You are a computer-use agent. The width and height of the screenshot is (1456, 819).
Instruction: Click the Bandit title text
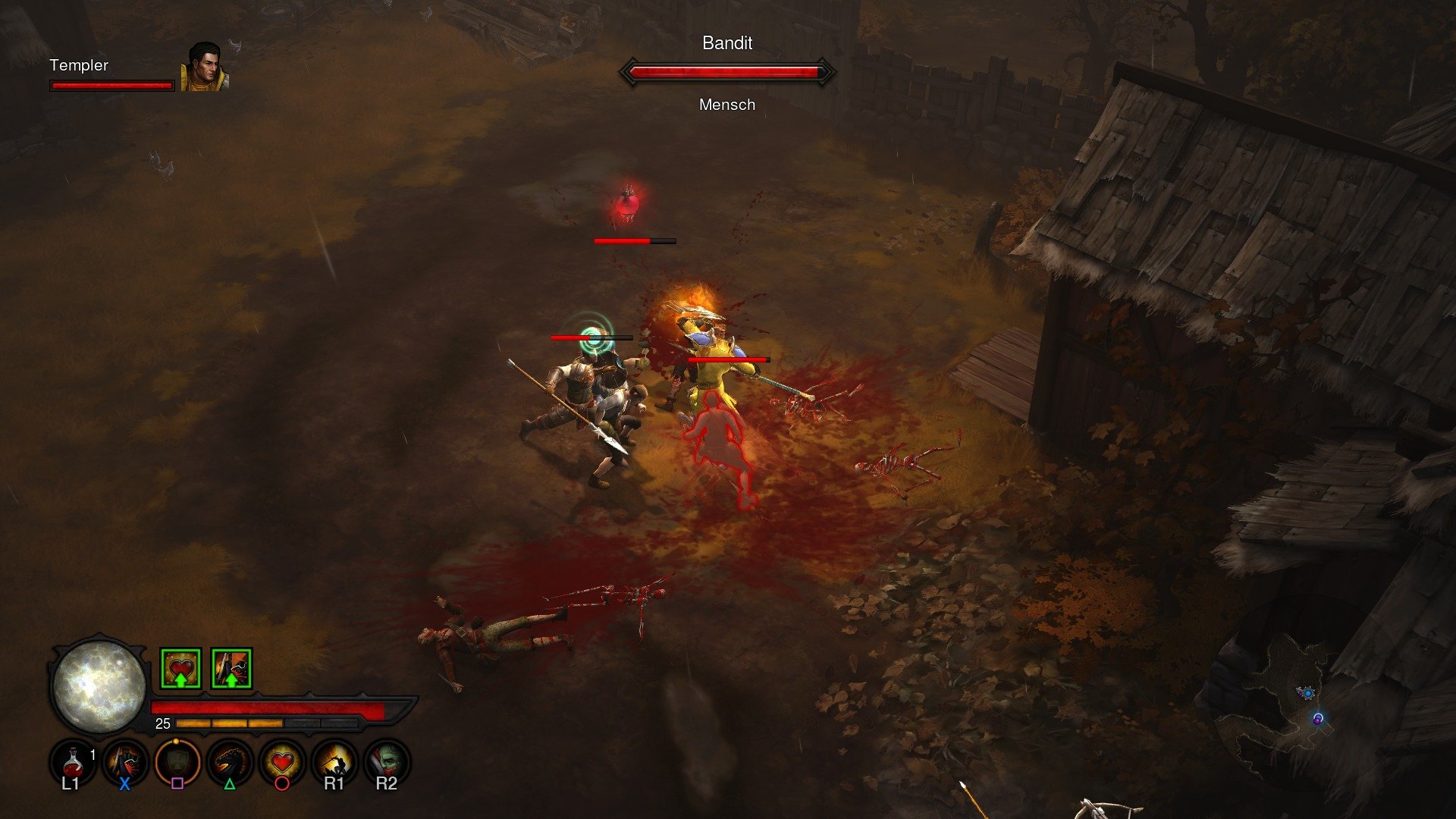(726, 43)
